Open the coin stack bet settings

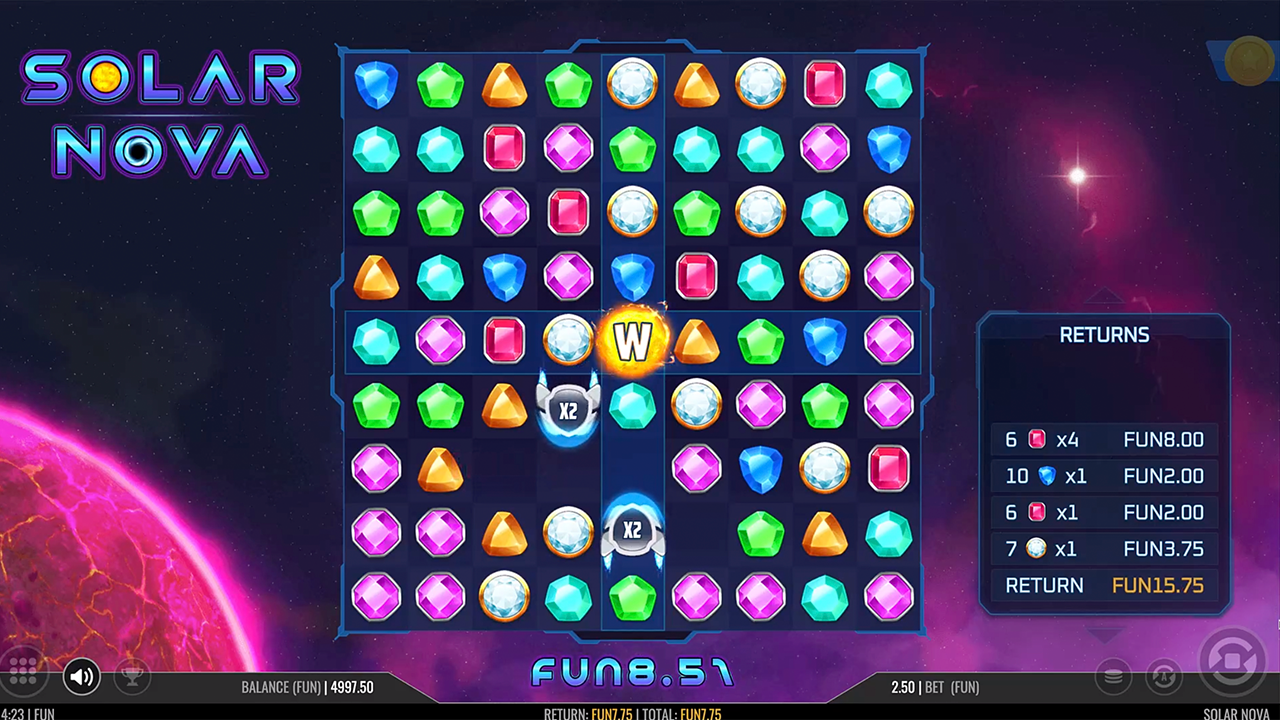(1112, 677)
